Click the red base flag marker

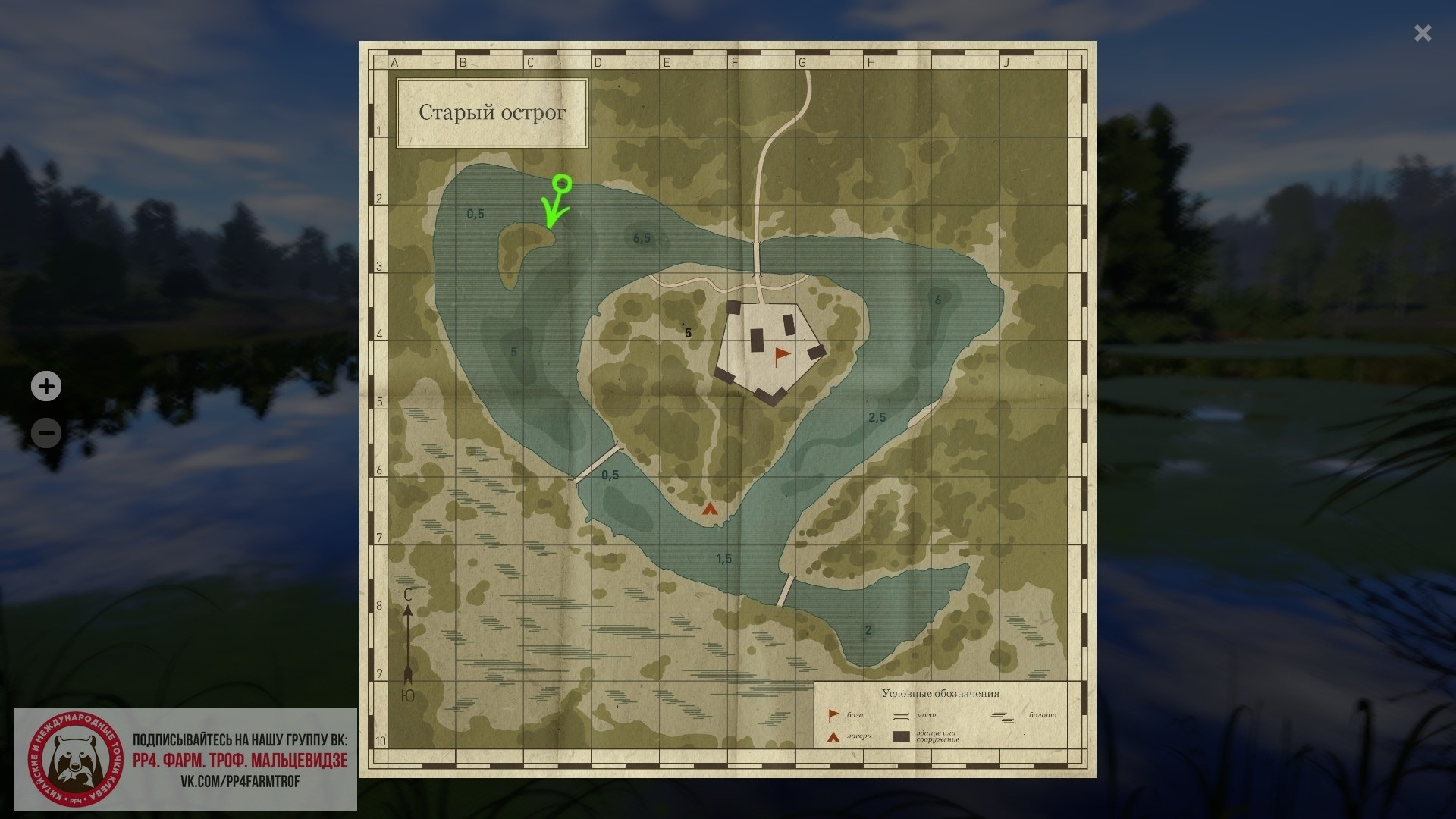pos(781,356)
